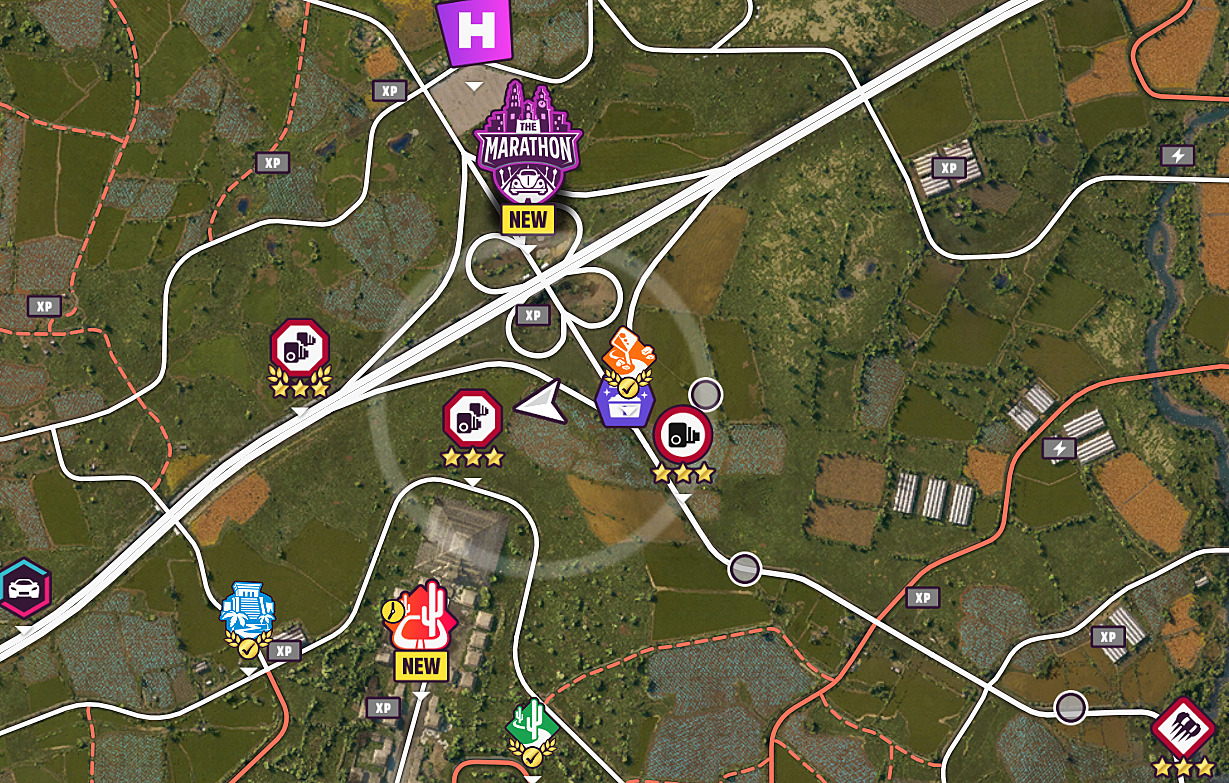Select the speed zone with laurel-wreathed stars
This screenshot has height=783, width=1229.
(x=299, y=347)
